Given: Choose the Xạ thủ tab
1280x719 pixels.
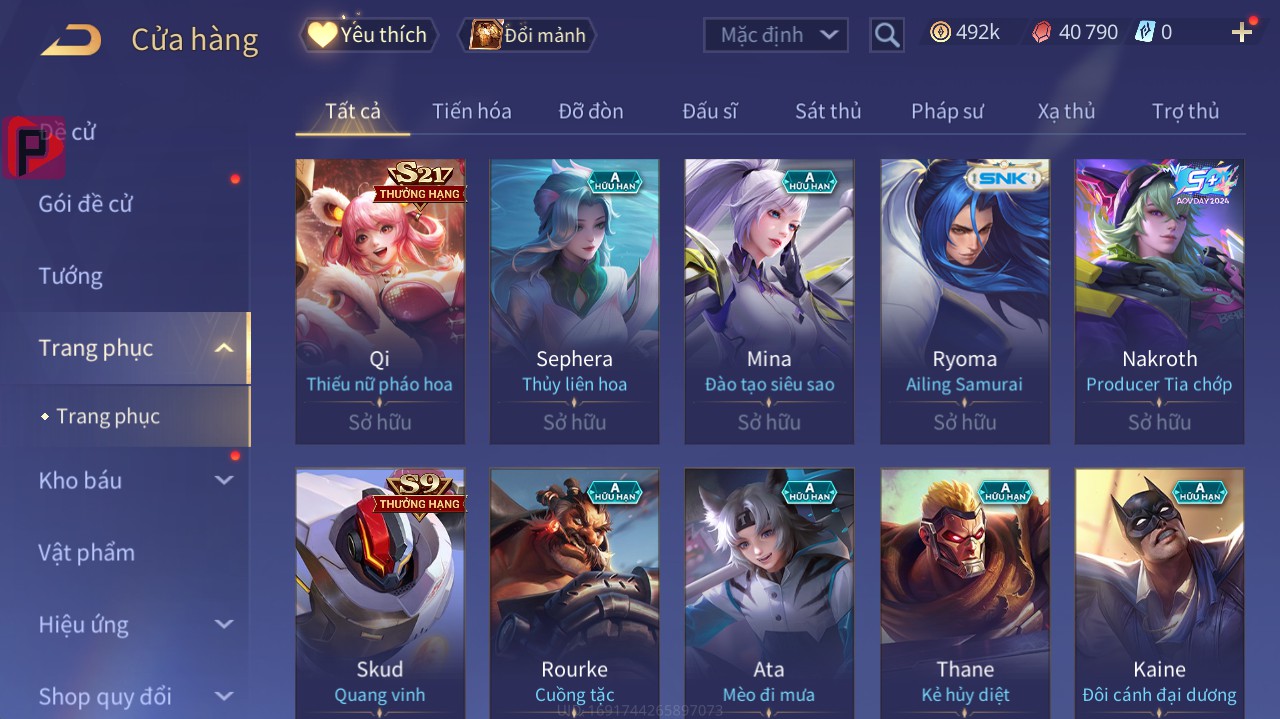Looking at the screenshot, I should 1066,111.
